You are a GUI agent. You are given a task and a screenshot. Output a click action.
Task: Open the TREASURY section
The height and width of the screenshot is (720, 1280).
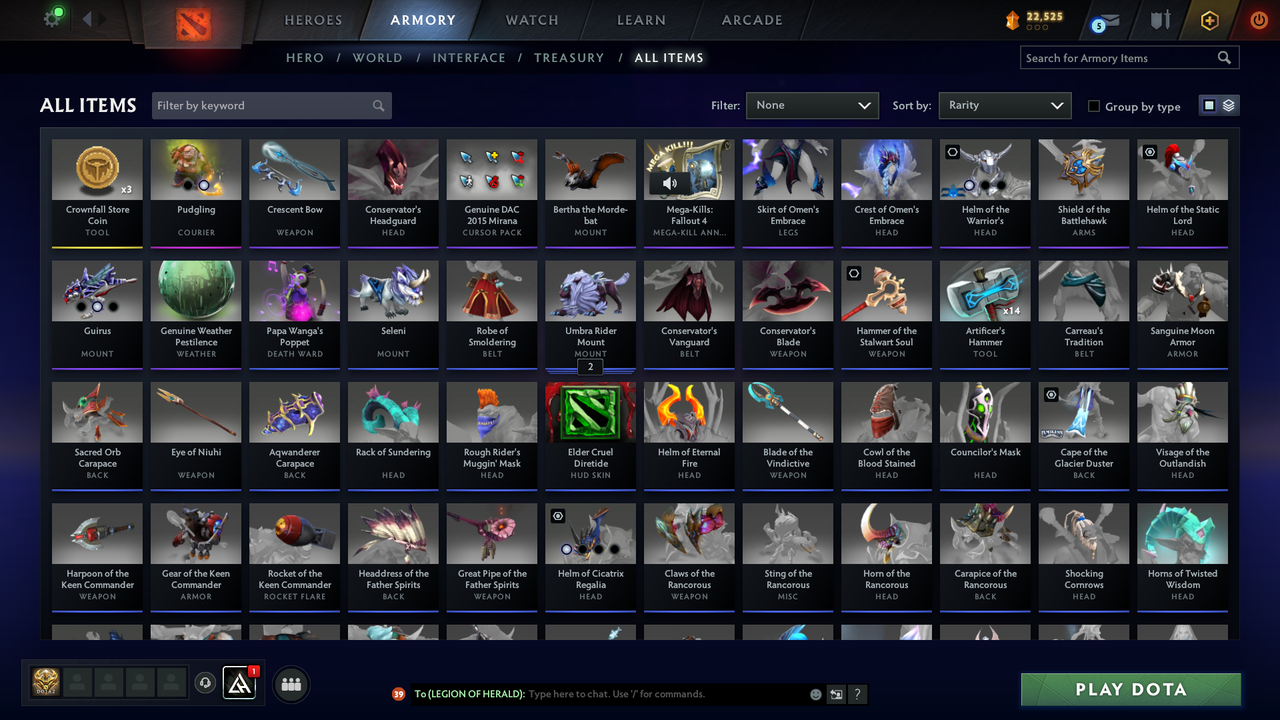point(569,57)
